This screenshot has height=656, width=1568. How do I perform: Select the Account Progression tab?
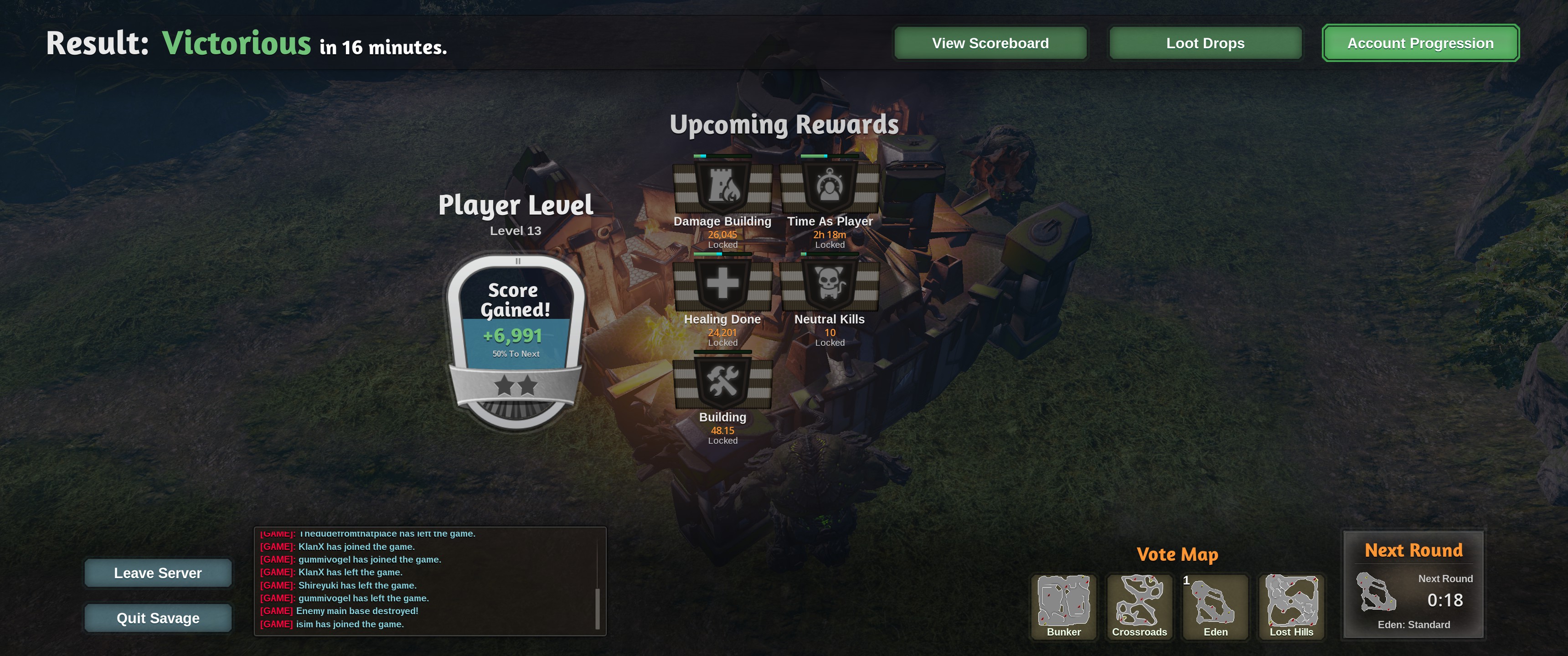pos(1420,43)
